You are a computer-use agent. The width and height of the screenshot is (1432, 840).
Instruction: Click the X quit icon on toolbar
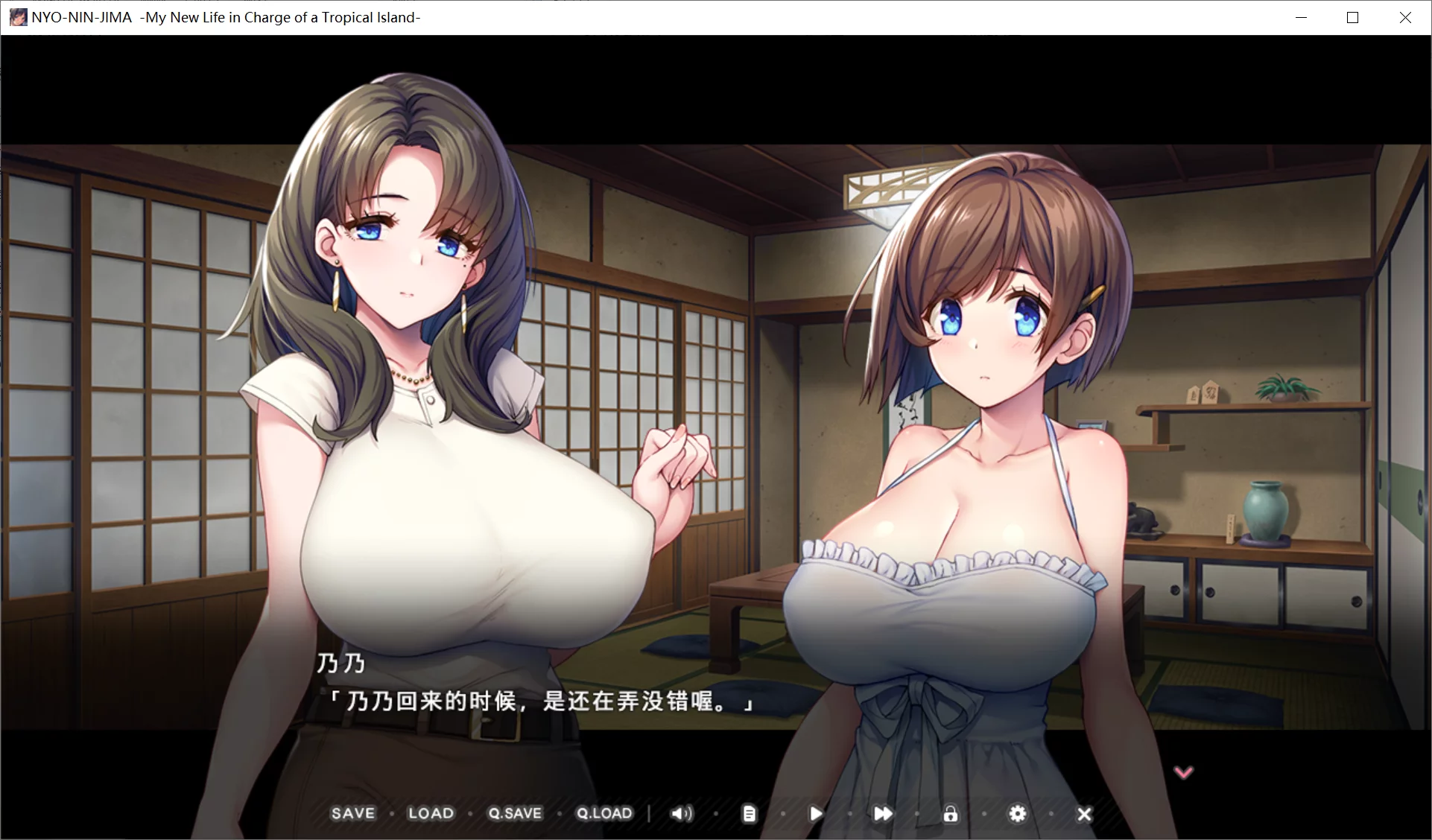[x=1084, y=813]
